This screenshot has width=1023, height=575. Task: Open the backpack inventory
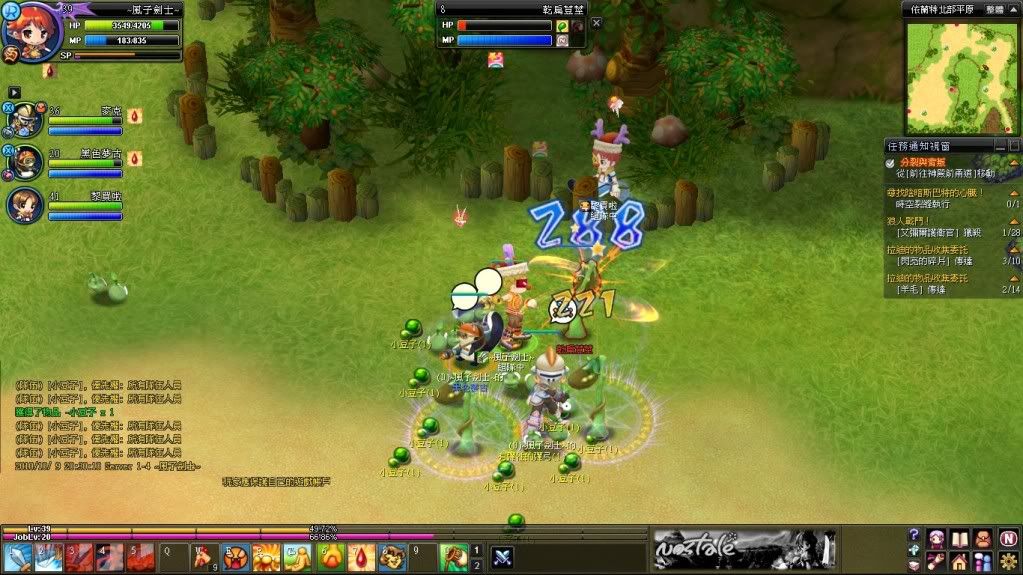[983, 538]
